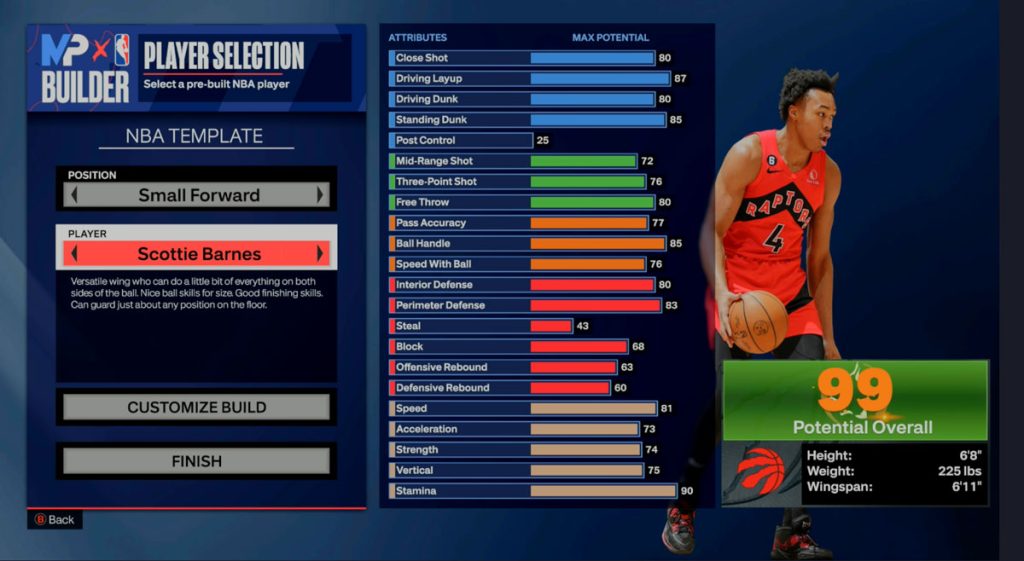The width and height of the screenshot is (1024, 561).
Task: Open the Customize Build option
Action: [196, 407]
